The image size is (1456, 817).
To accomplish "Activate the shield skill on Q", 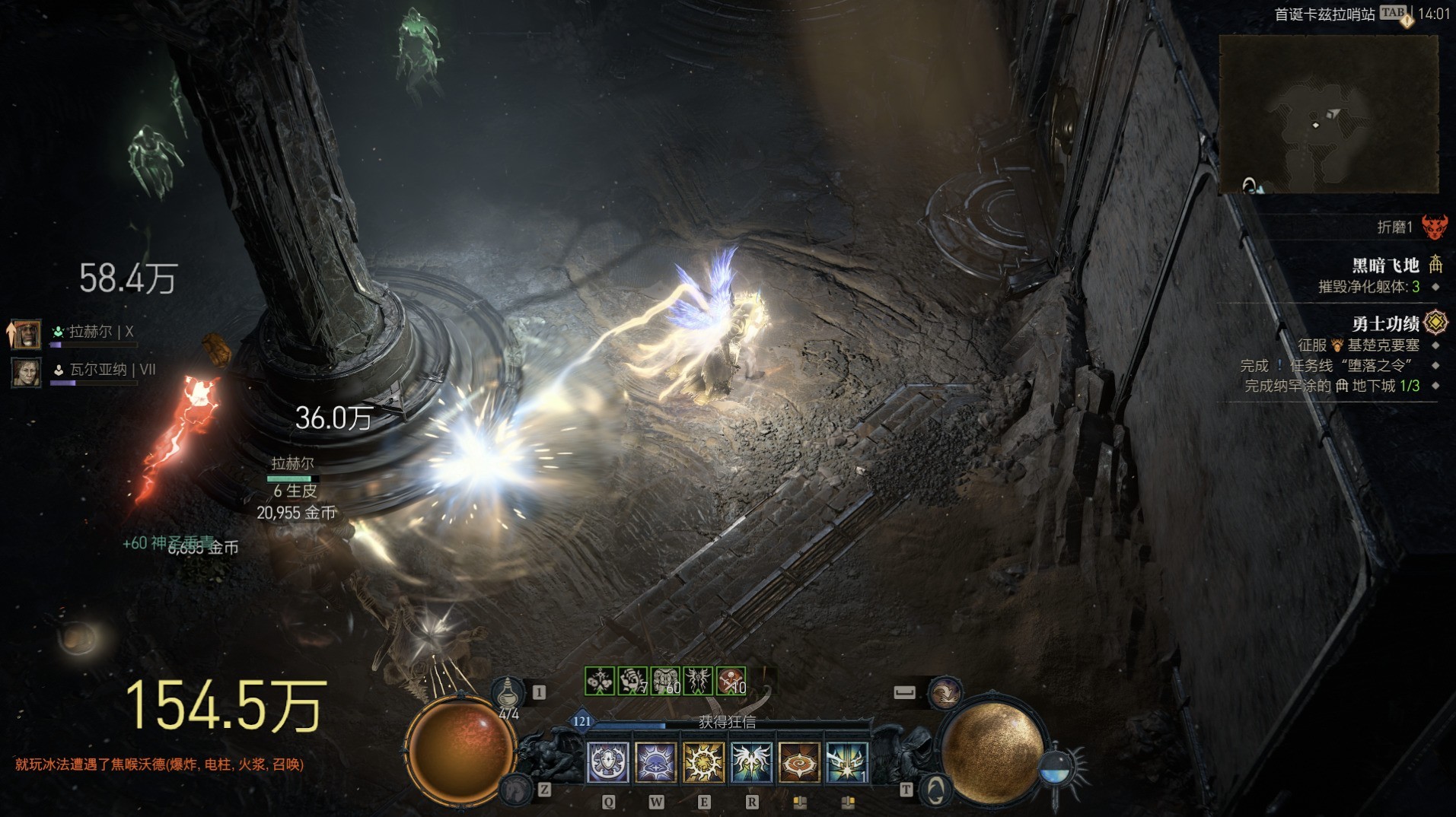I will (608, 762).
